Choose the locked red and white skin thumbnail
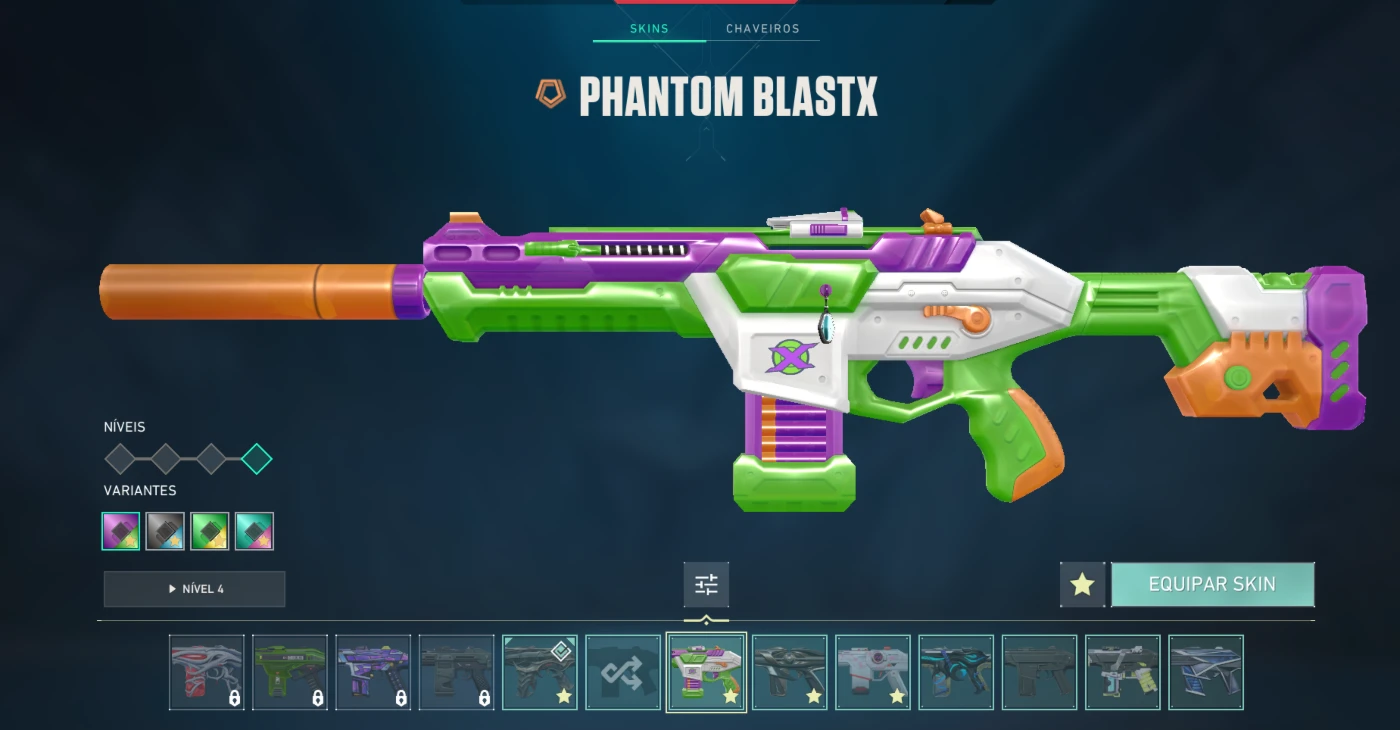This screenshot has height=730, width=1400. pos(206,672)
